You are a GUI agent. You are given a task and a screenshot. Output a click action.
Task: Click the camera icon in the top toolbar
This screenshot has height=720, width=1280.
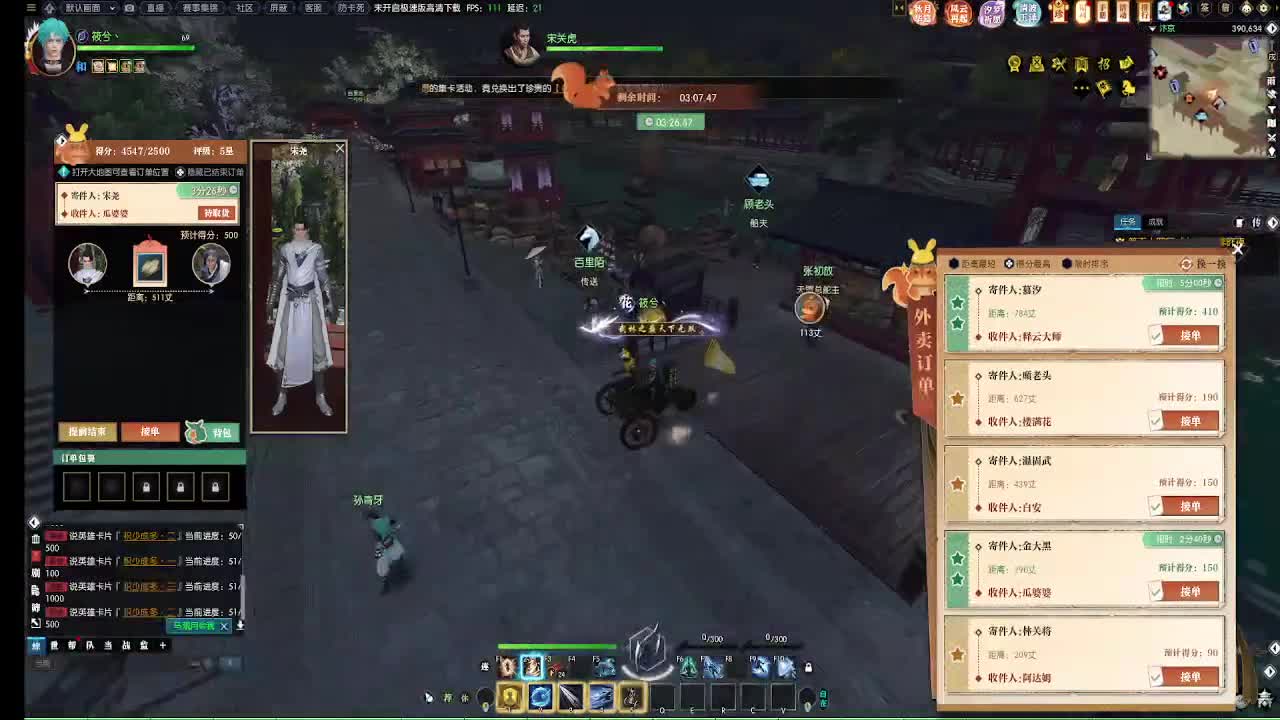click(128, 9)
